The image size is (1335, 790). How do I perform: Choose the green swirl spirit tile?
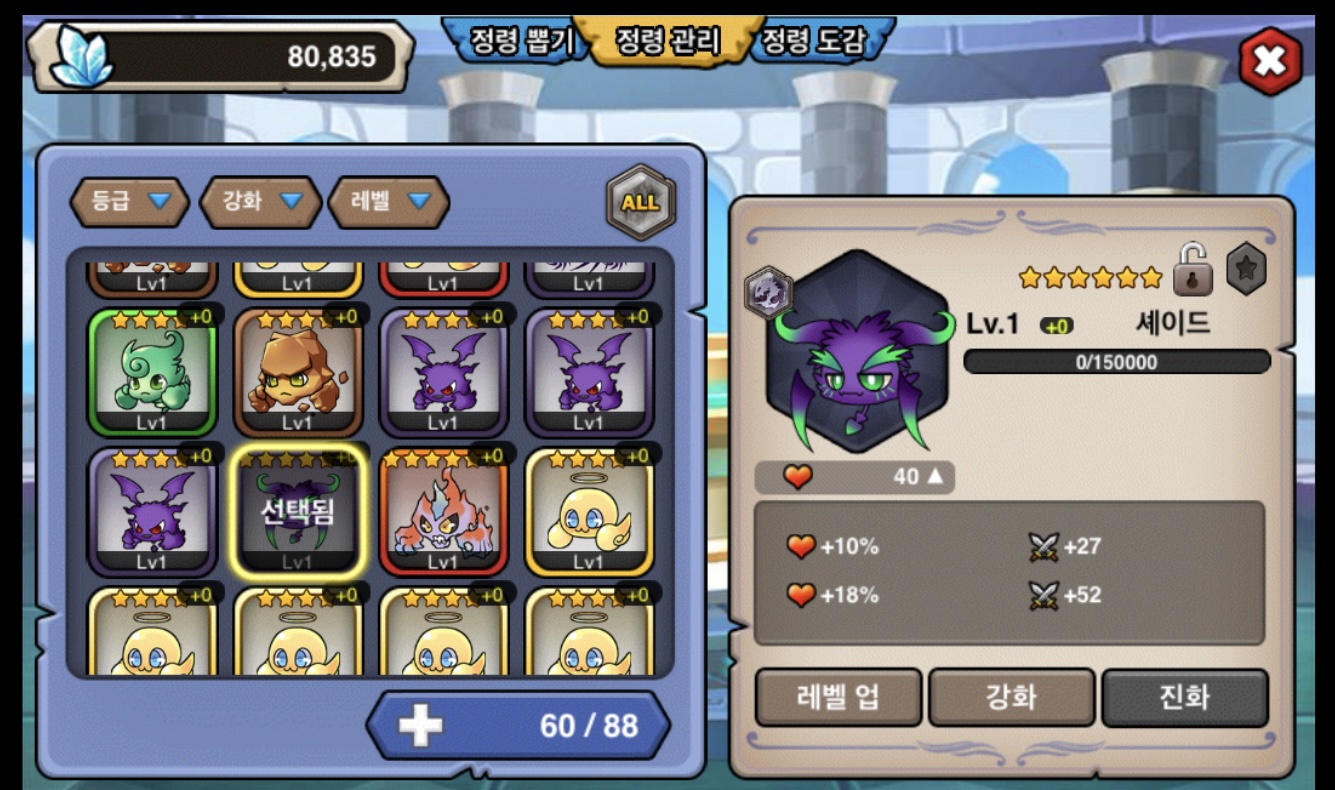[152, 372]
